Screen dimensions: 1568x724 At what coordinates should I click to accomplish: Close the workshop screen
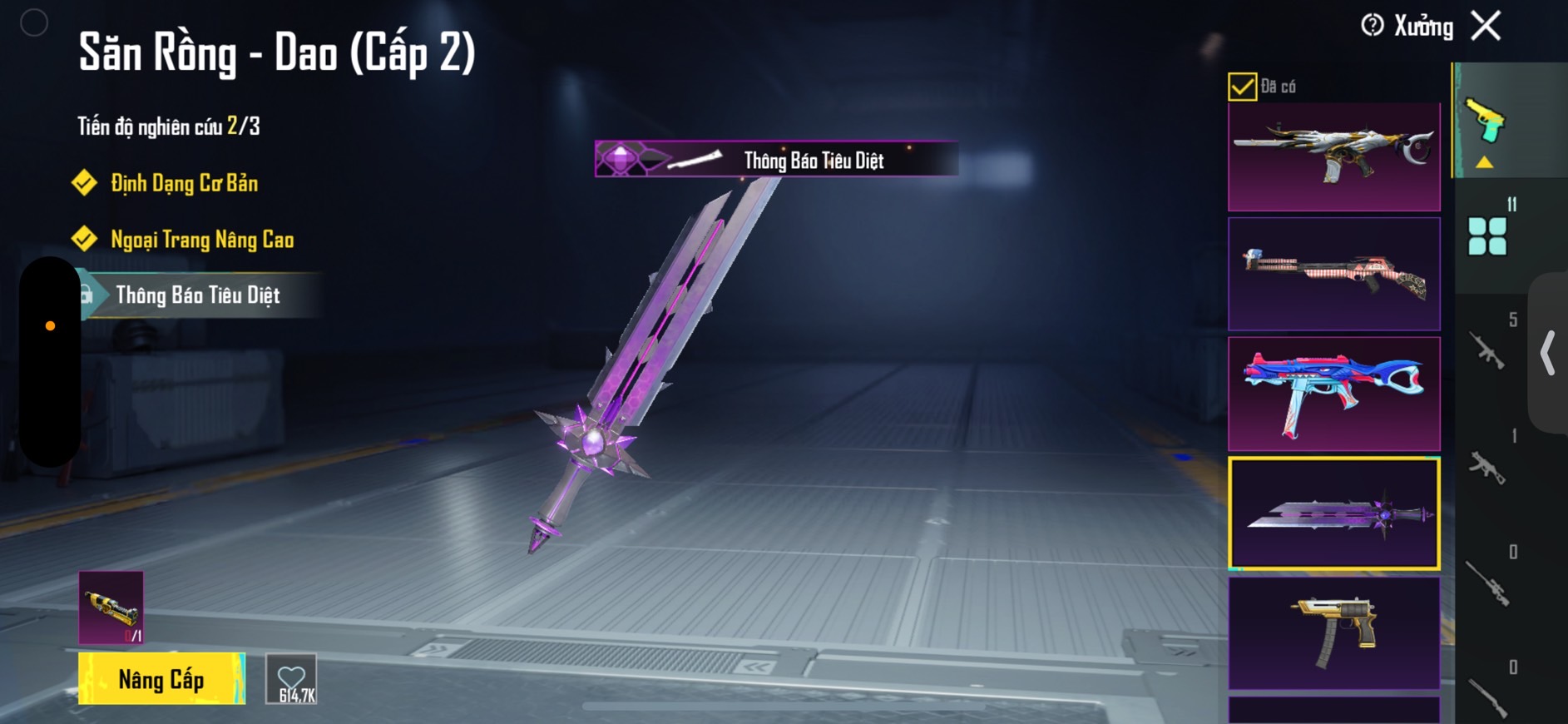(x=1486, y=26)
